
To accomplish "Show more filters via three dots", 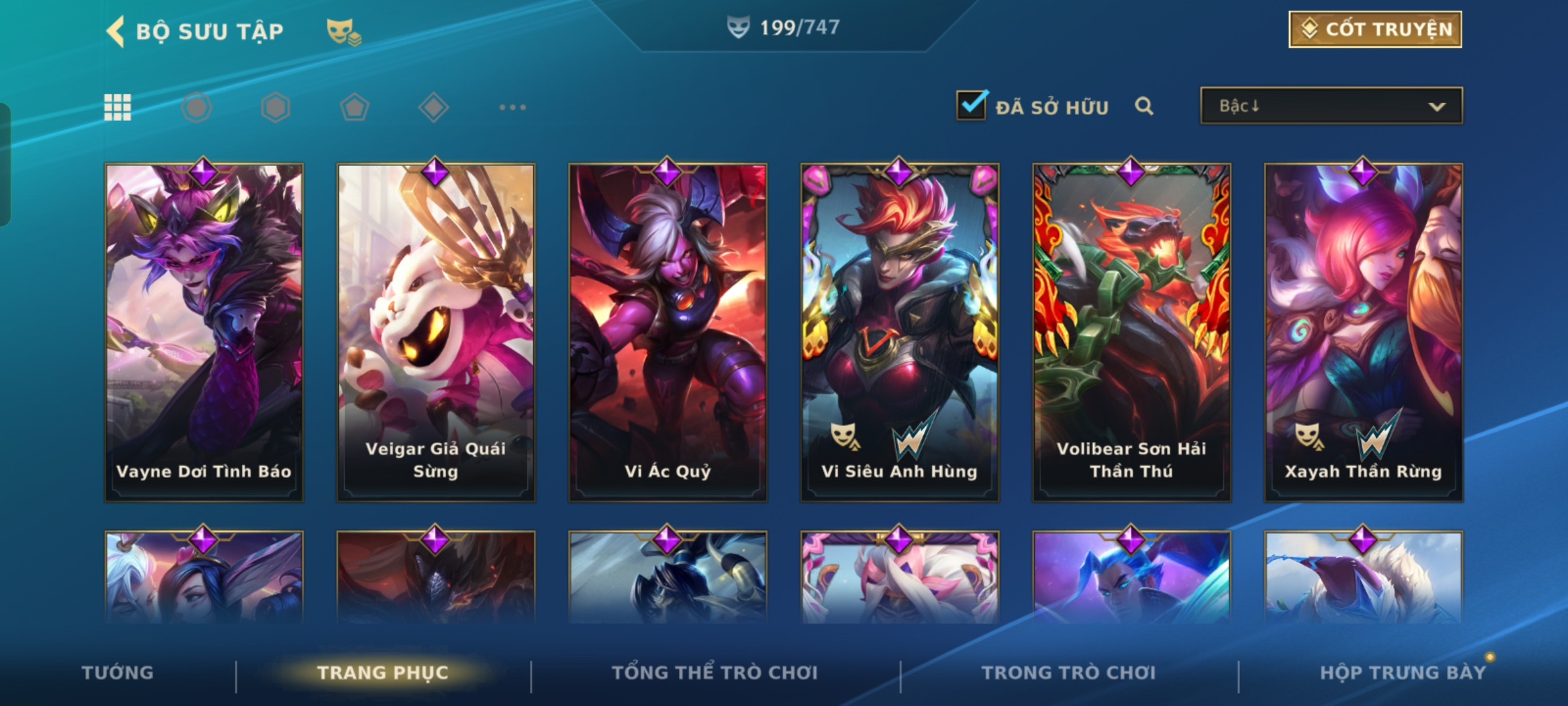I will click(512, 107).
